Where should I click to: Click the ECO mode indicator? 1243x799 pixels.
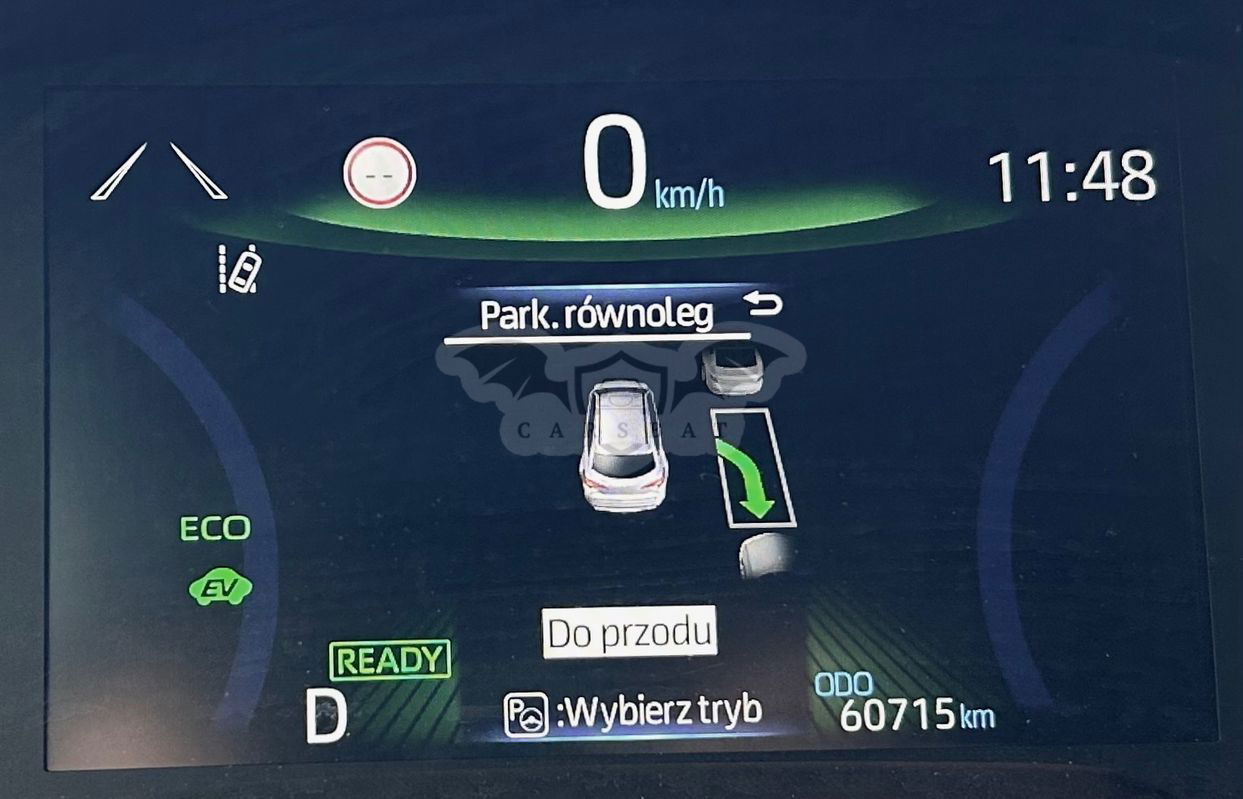(214, 528)
